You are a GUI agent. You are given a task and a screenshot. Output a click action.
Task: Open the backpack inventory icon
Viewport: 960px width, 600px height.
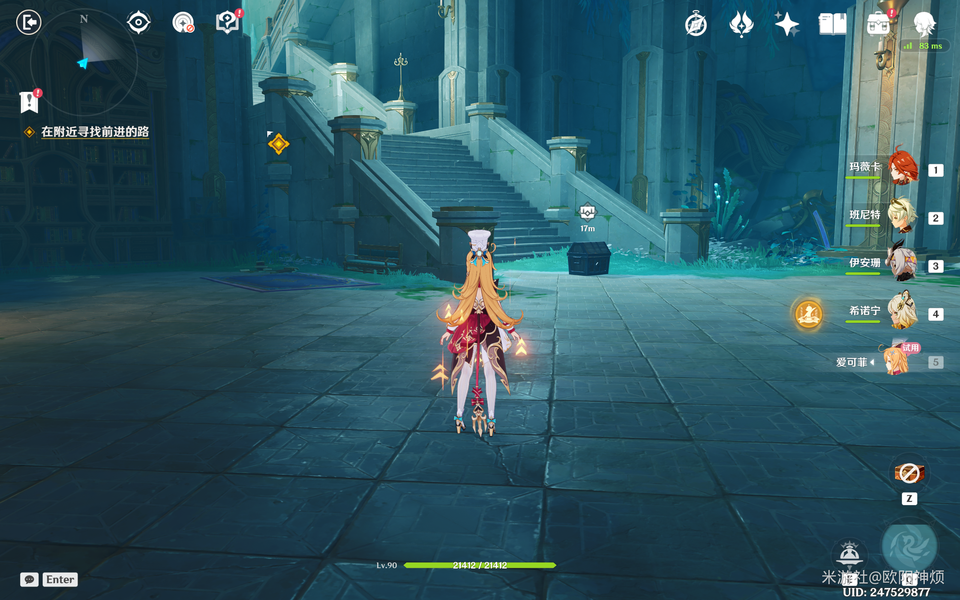coord(878,24)
